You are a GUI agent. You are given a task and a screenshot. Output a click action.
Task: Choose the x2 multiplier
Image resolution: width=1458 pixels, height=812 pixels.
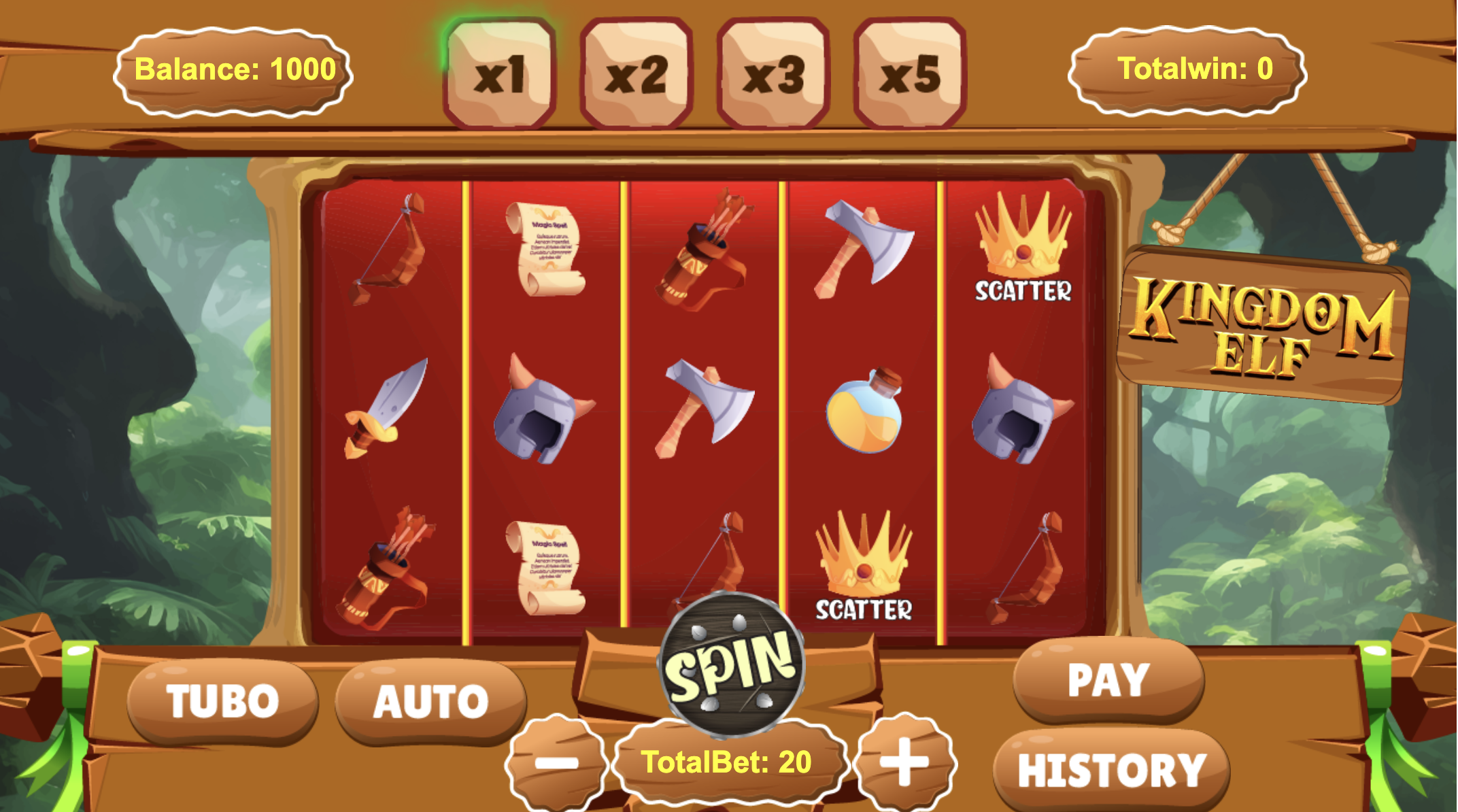(637, 73)
